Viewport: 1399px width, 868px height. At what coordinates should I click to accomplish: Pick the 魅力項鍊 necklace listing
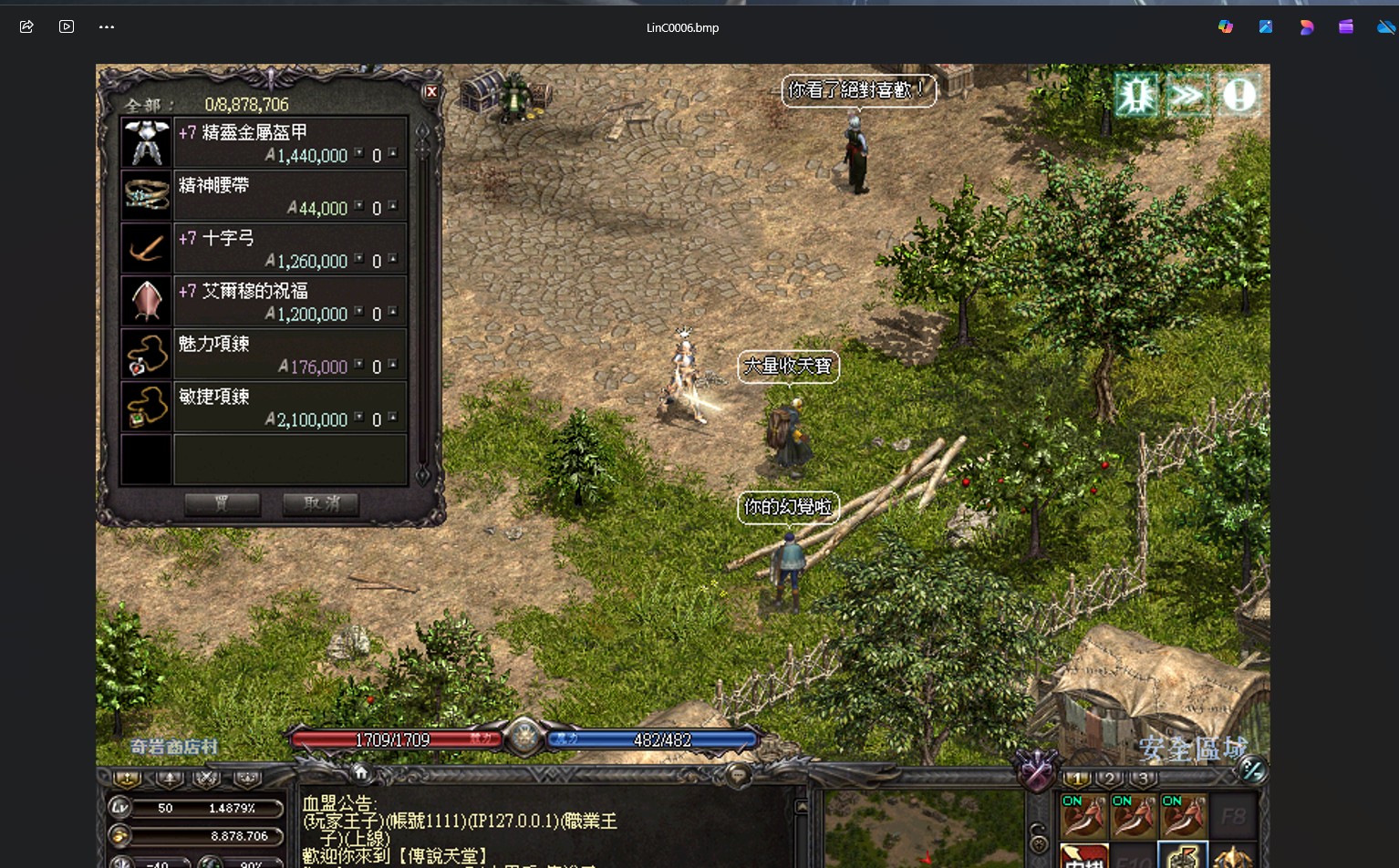264,355
